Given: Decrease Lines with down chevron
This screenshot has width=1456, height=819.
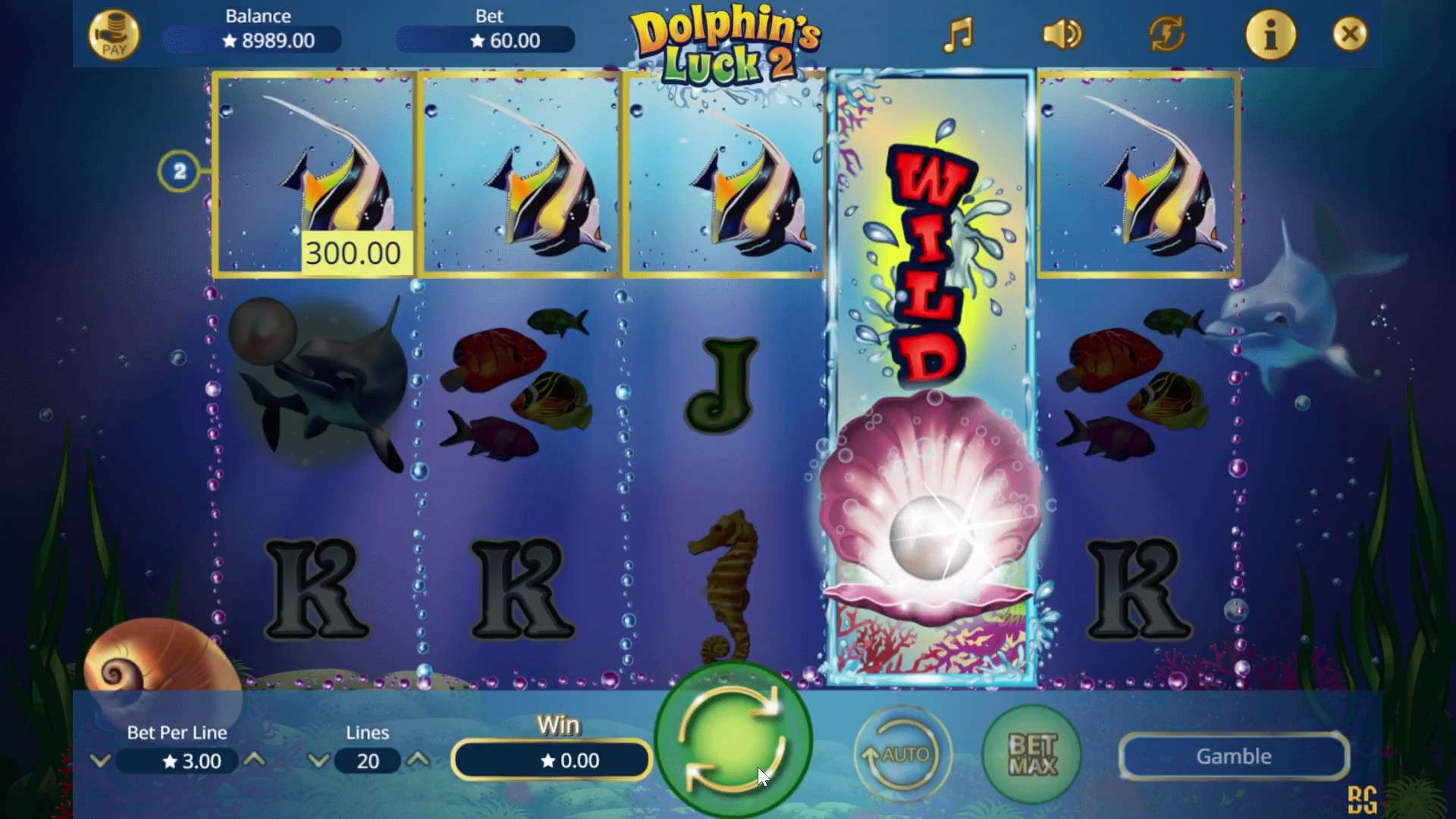Looking at the screenshot, I should point(318,761).
